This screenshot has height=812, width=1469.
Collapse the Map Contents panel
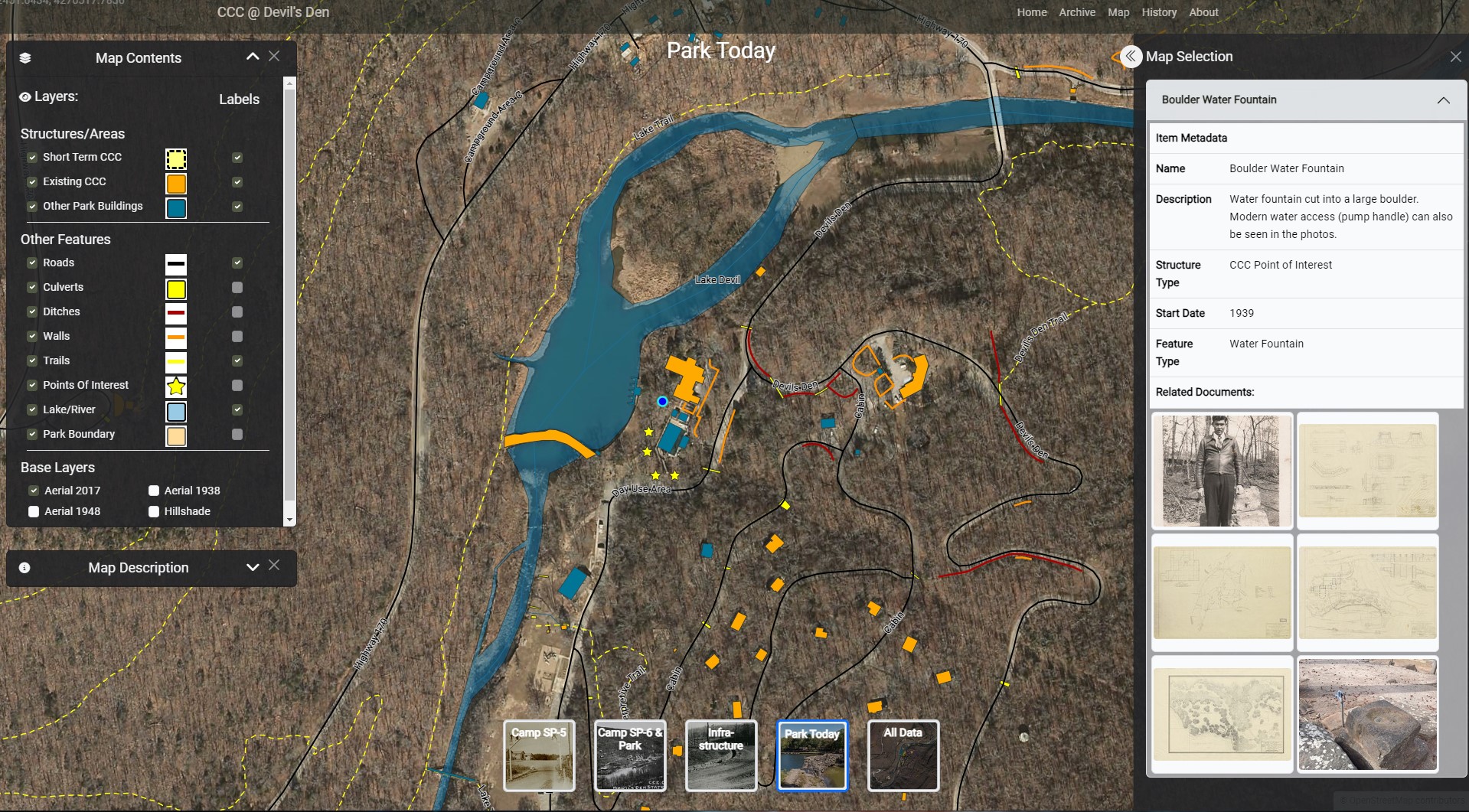point(253,57)
